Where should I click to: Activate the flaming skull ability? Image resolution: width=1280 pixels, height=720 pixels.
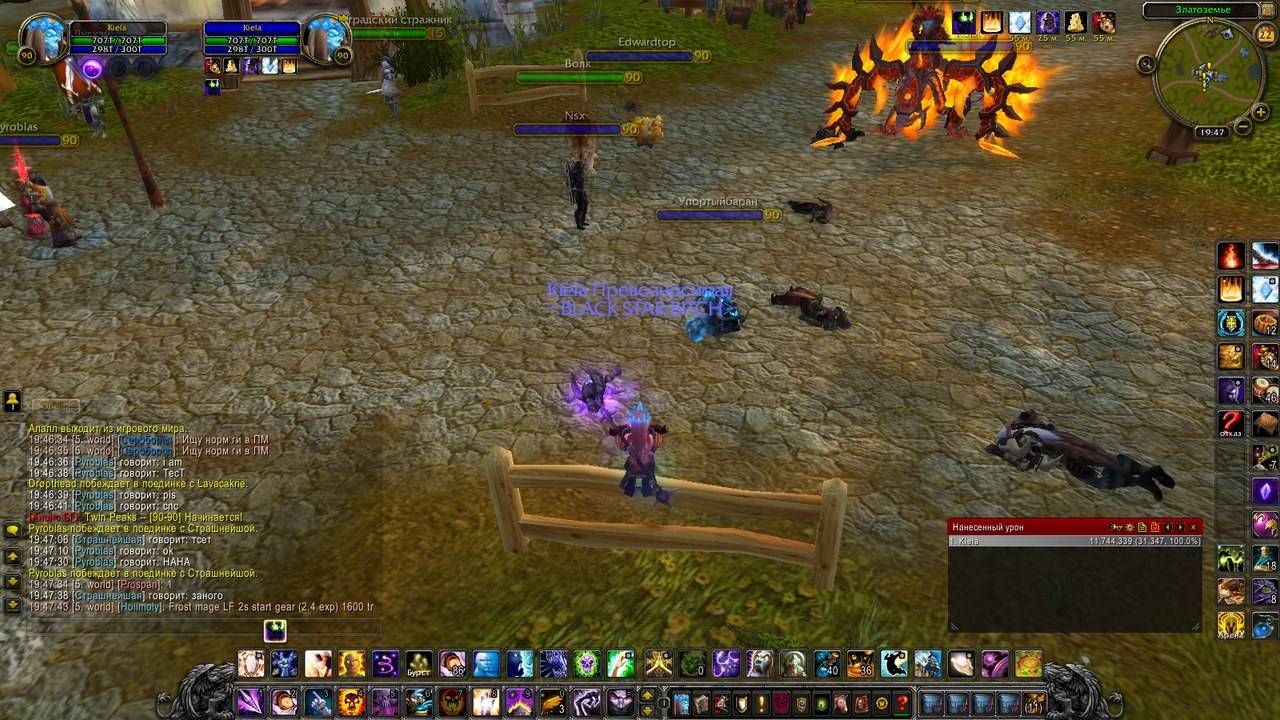click(x=351, y=702)
